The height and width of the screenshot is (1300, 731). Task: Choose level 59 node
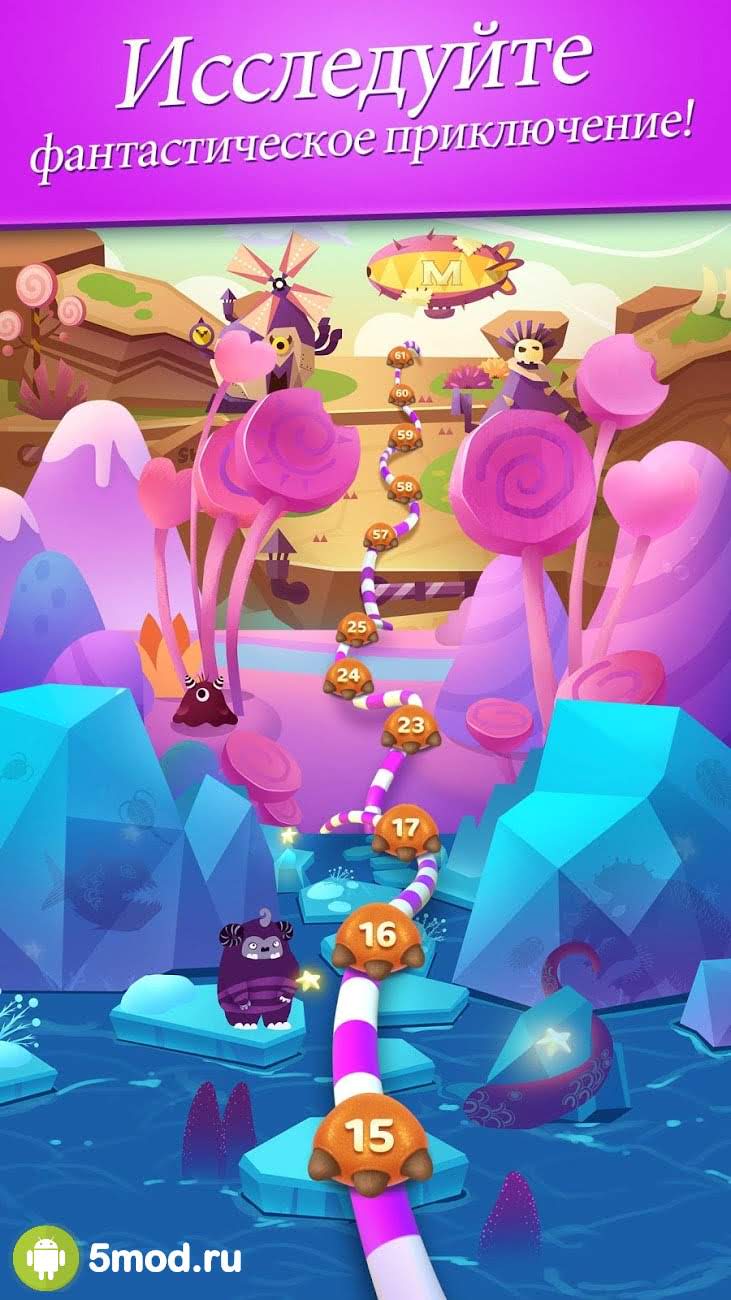pyautogui.click(x=404, y=435)
